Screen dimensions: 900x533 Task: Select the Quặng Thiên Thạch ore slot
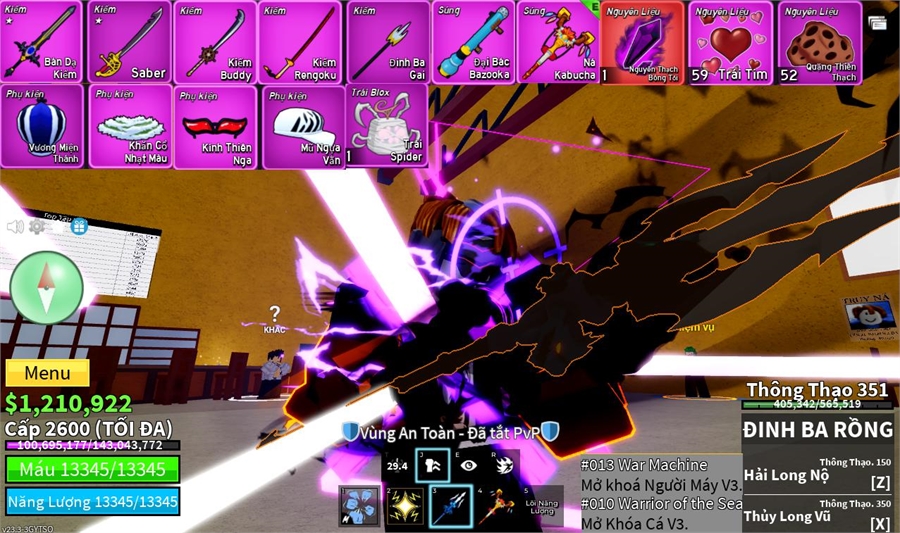pos(819,42)
